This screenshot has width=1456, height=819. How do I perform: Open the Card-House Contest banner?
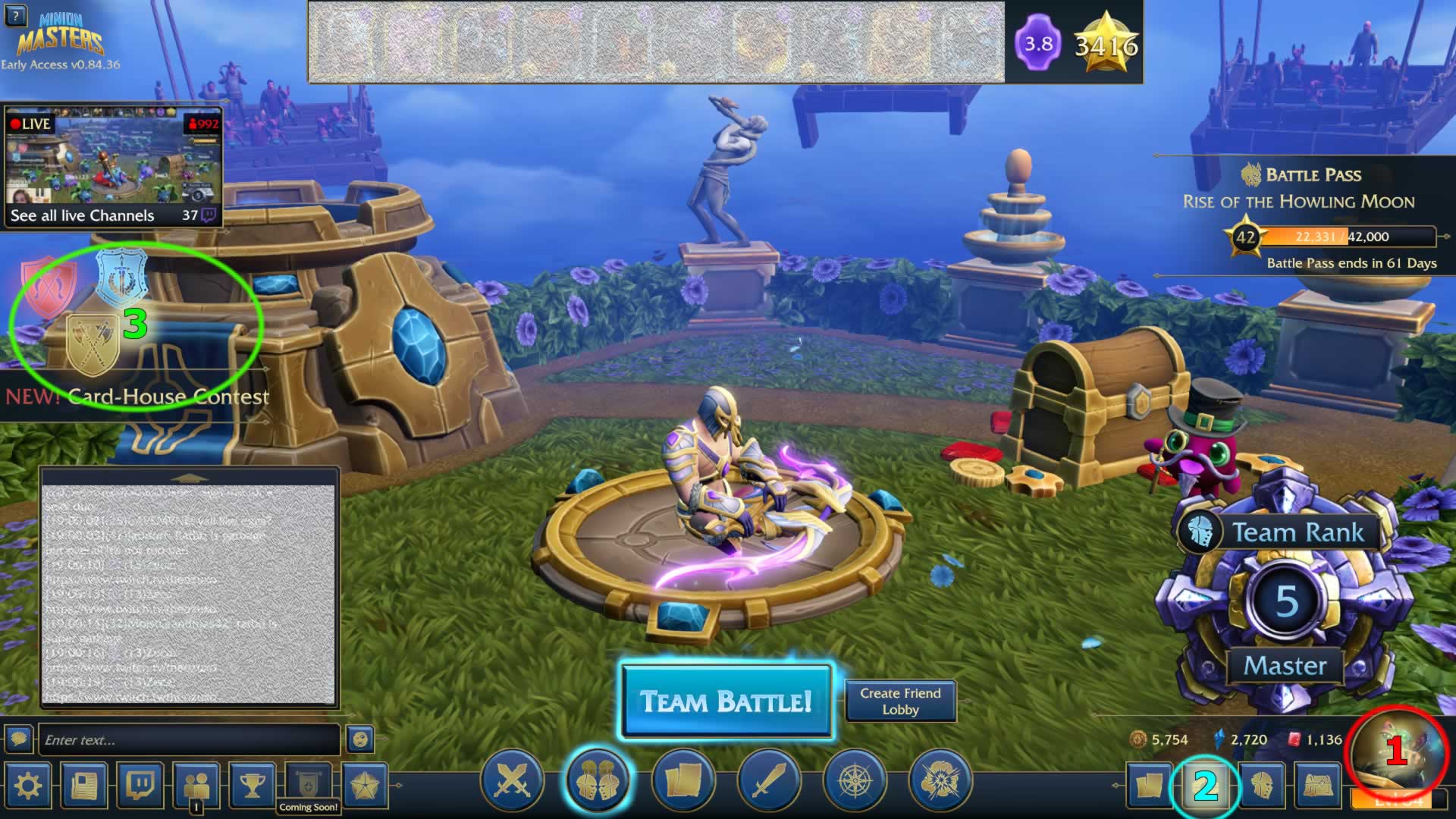(x=136, y=397)
